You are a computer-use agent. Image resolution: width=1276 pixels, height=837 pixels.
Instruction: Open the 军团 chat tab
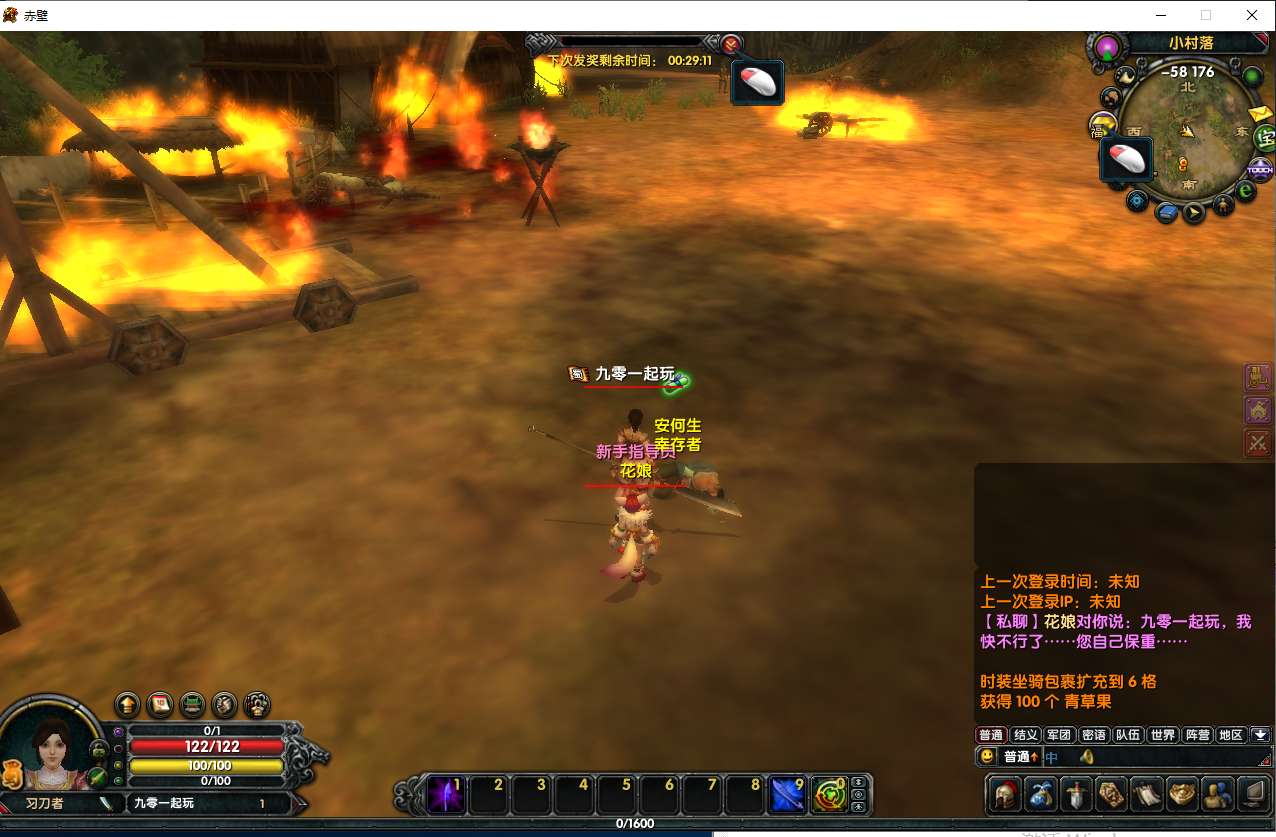[1059, 735]
